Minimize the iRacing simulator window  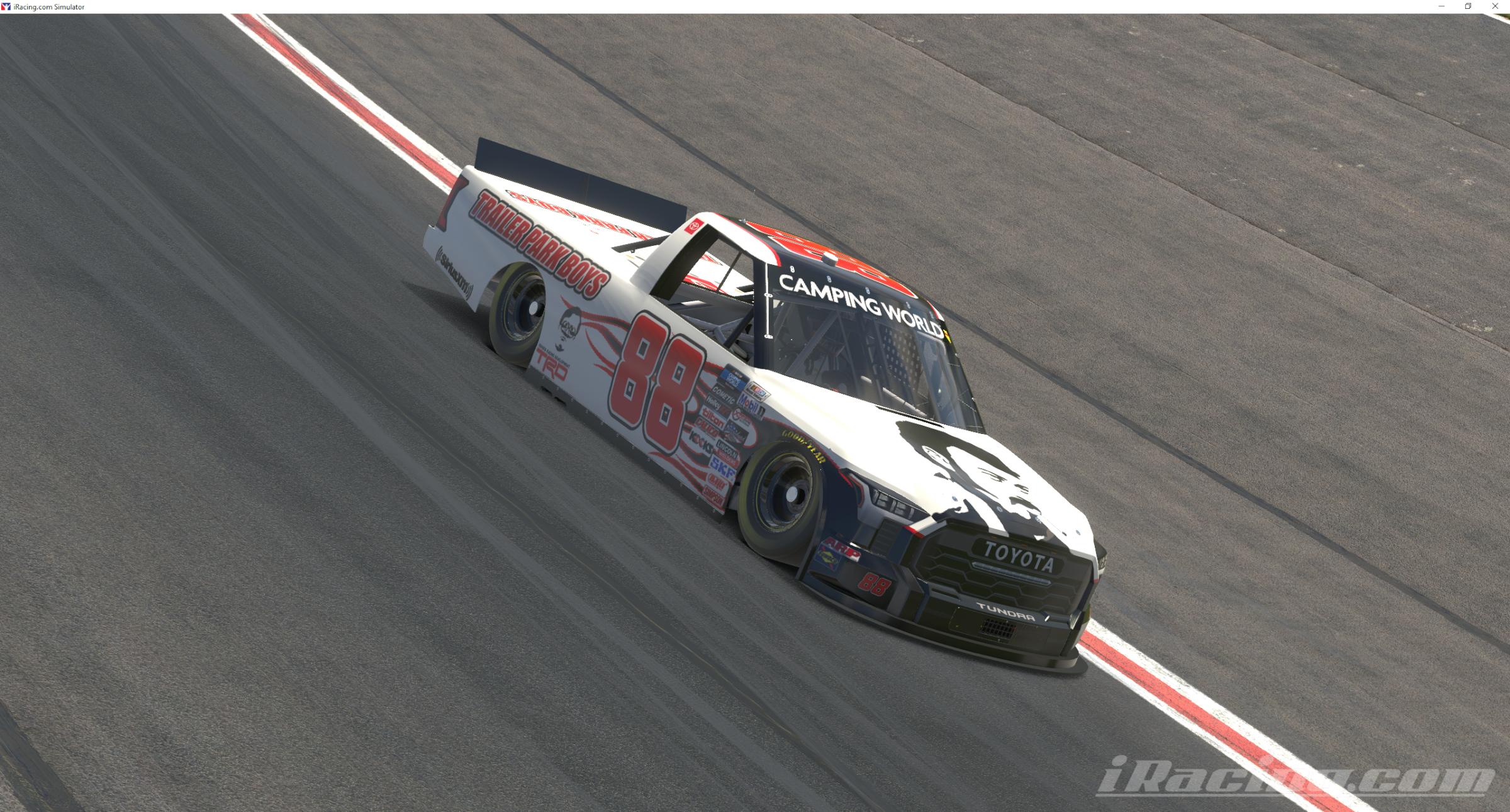click(1441, 6)
